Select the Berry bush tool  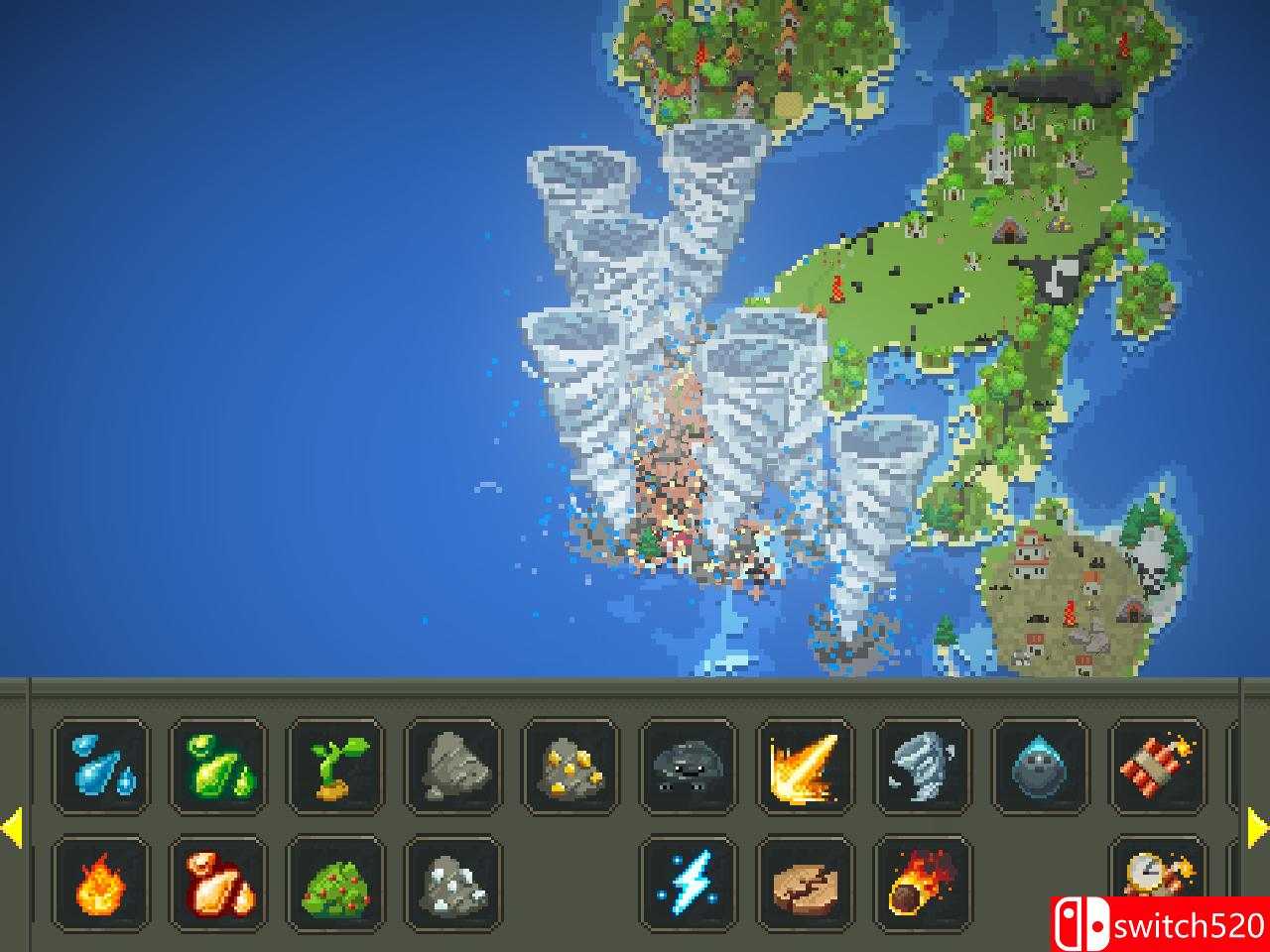tap(334, 883)
